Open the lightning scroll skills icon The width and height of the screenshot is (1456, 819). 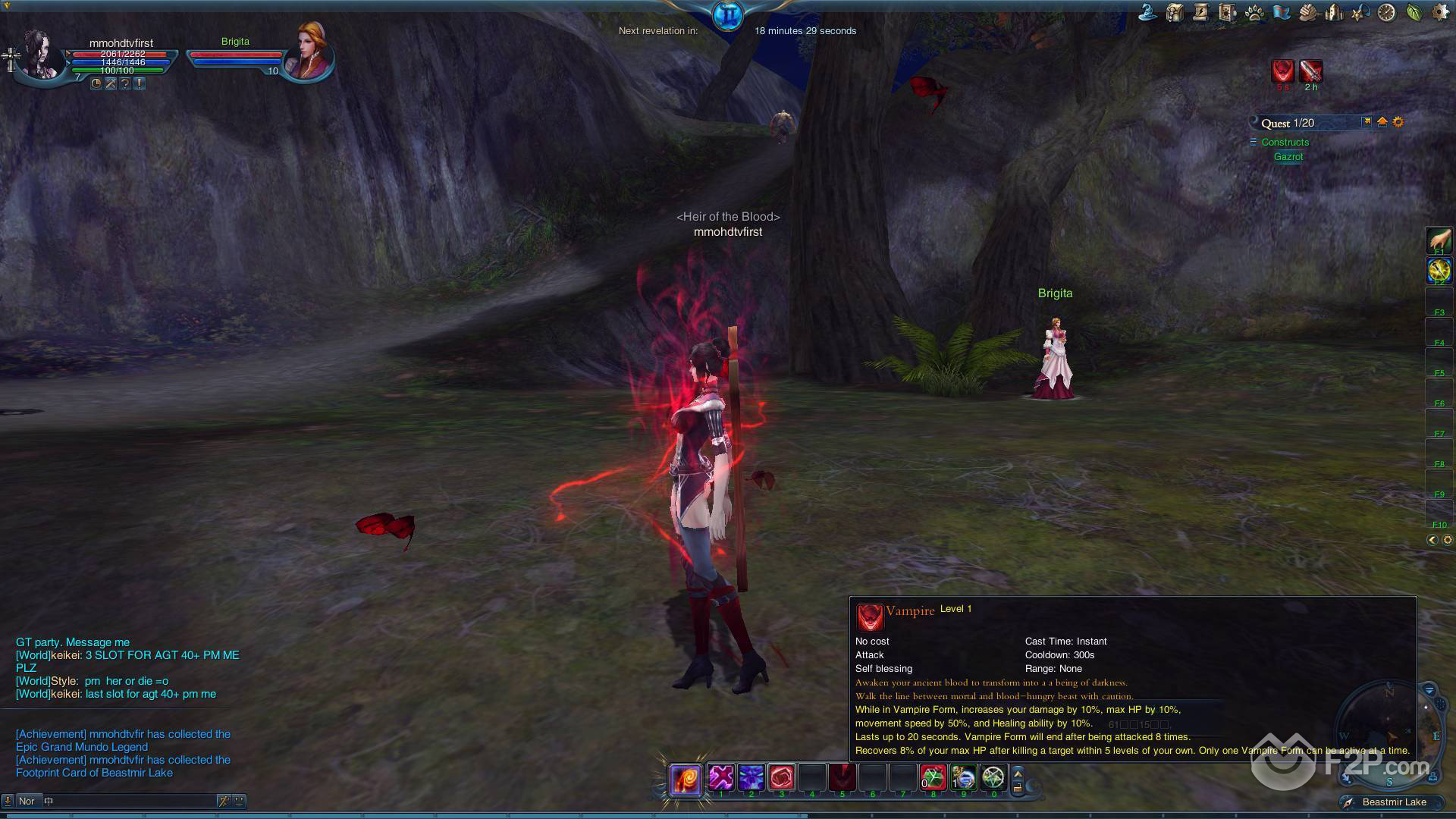(x=1200, y=12)
